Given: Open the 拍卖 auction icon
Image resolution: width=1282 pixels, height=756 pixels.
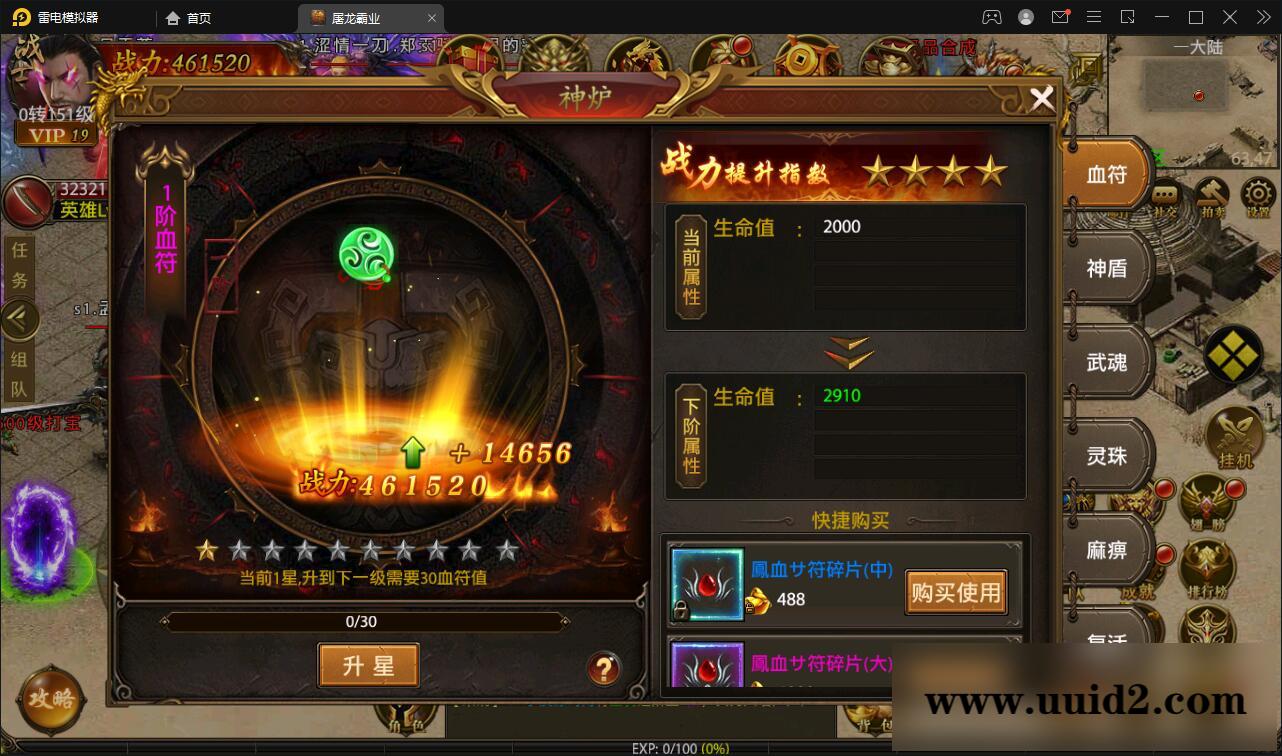Looking at the screenshot, I should (1212, 193).
